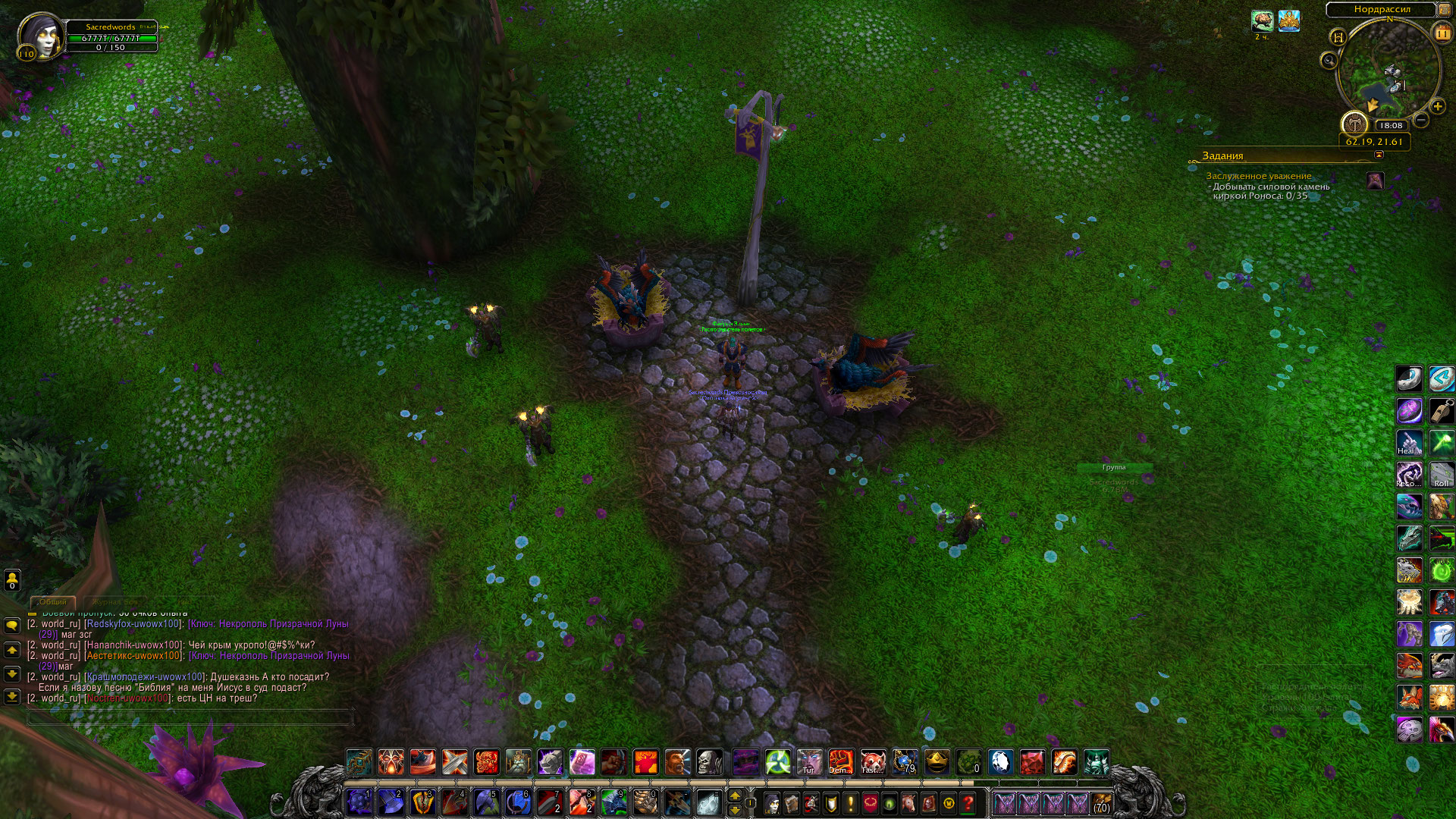Open the chat speech bubble menu
1456x819 pixels.
(x=12, y=625)
